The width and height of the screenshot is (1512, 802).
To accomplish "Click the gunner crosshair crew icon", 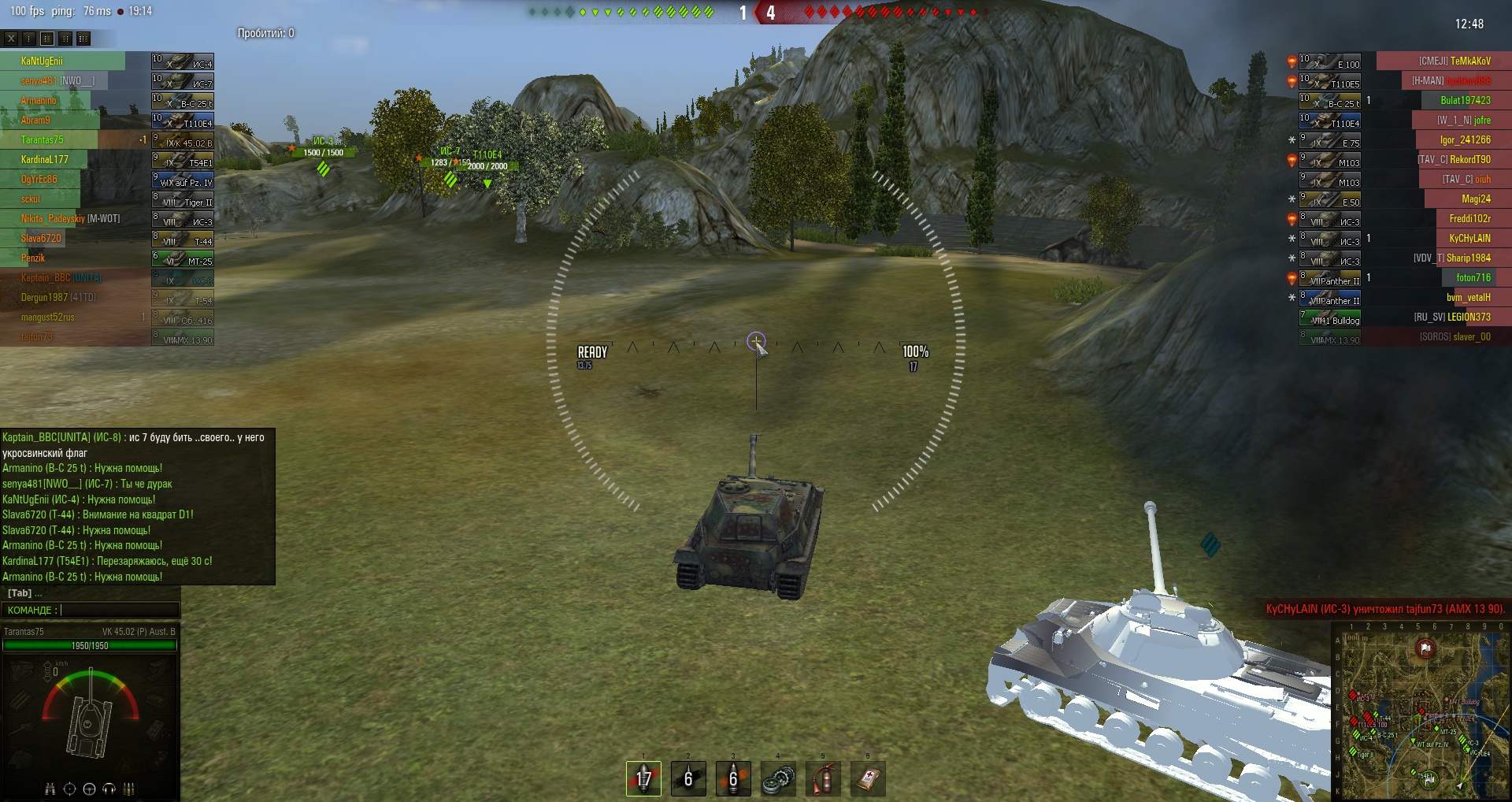I will (69, 789).
